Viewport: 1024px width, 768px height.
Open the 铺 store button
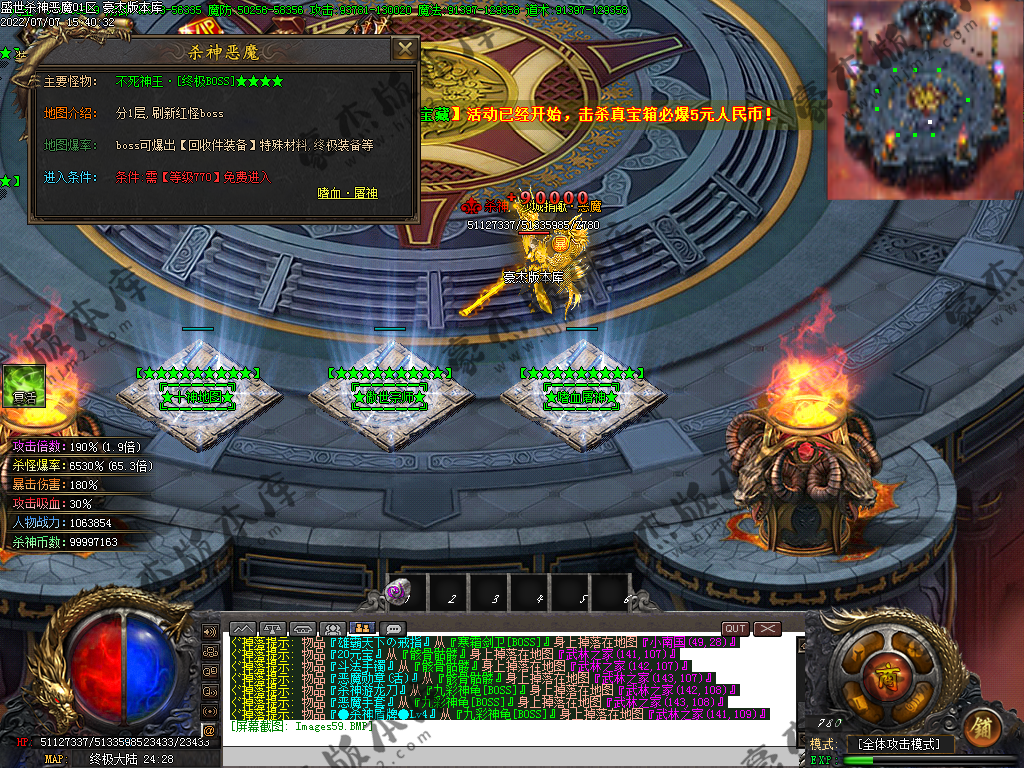980,727
